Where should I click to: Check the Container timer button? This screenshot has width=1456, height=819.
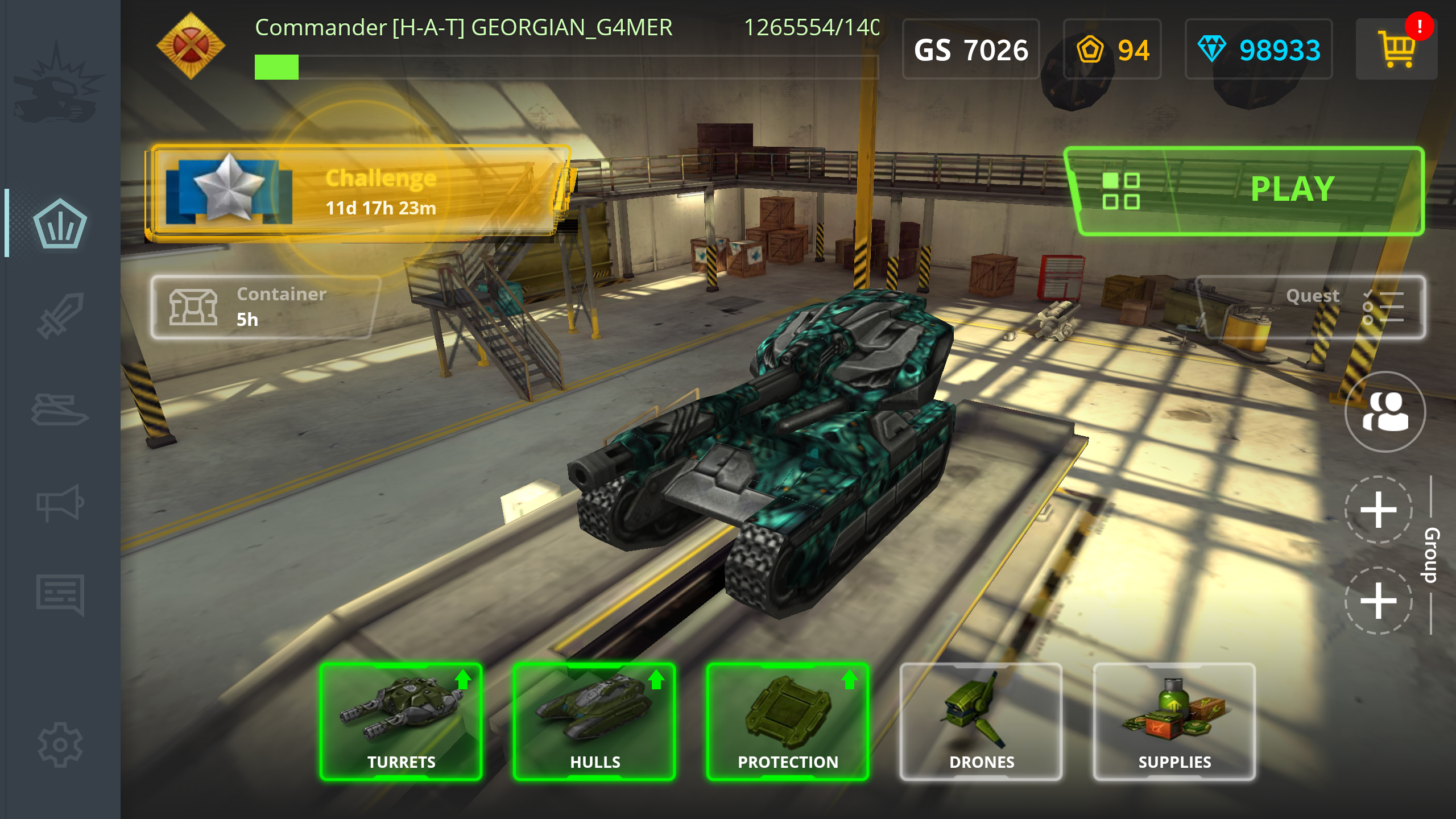pyautogui.click(x=264, y=307)
